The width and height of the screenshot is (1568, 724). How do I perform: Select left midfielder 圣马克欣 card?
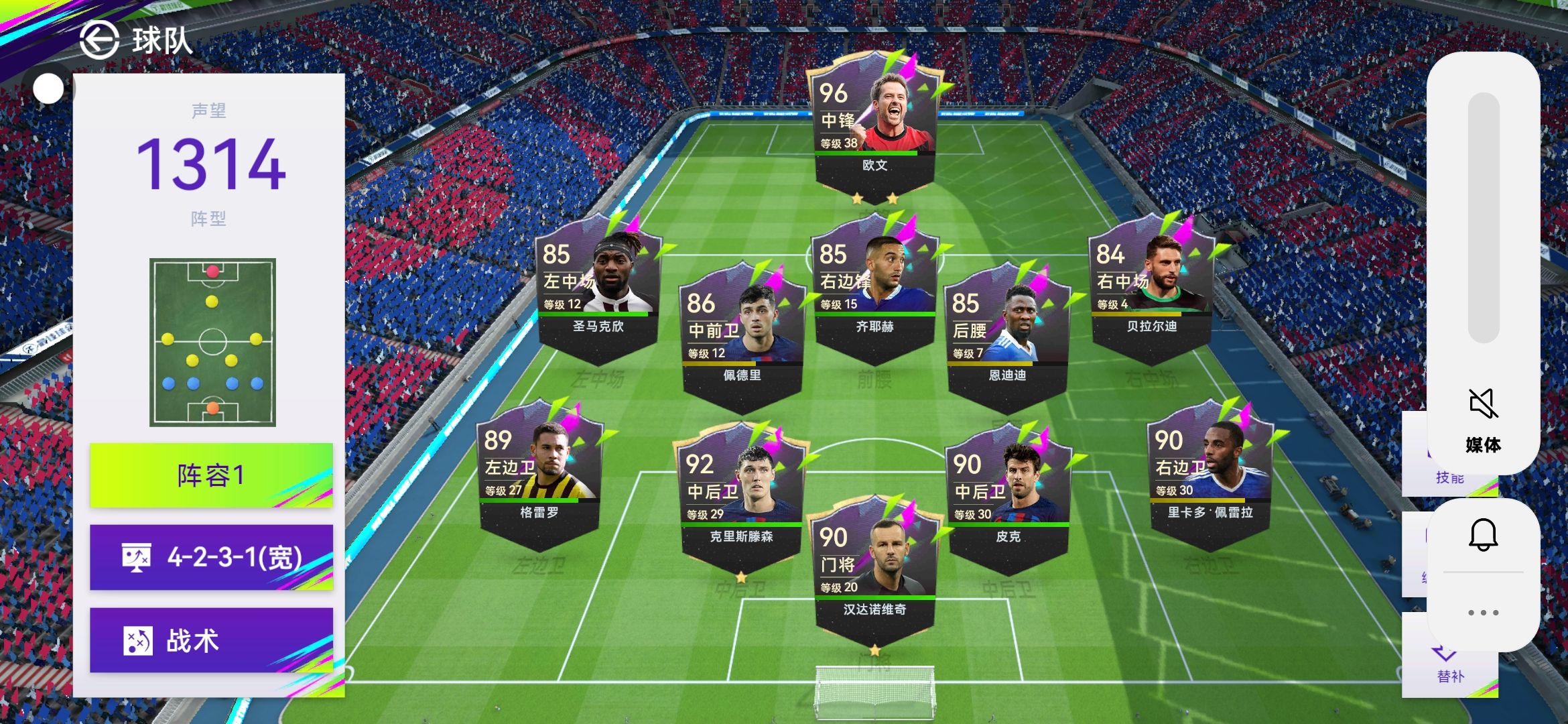coord(598,288)
